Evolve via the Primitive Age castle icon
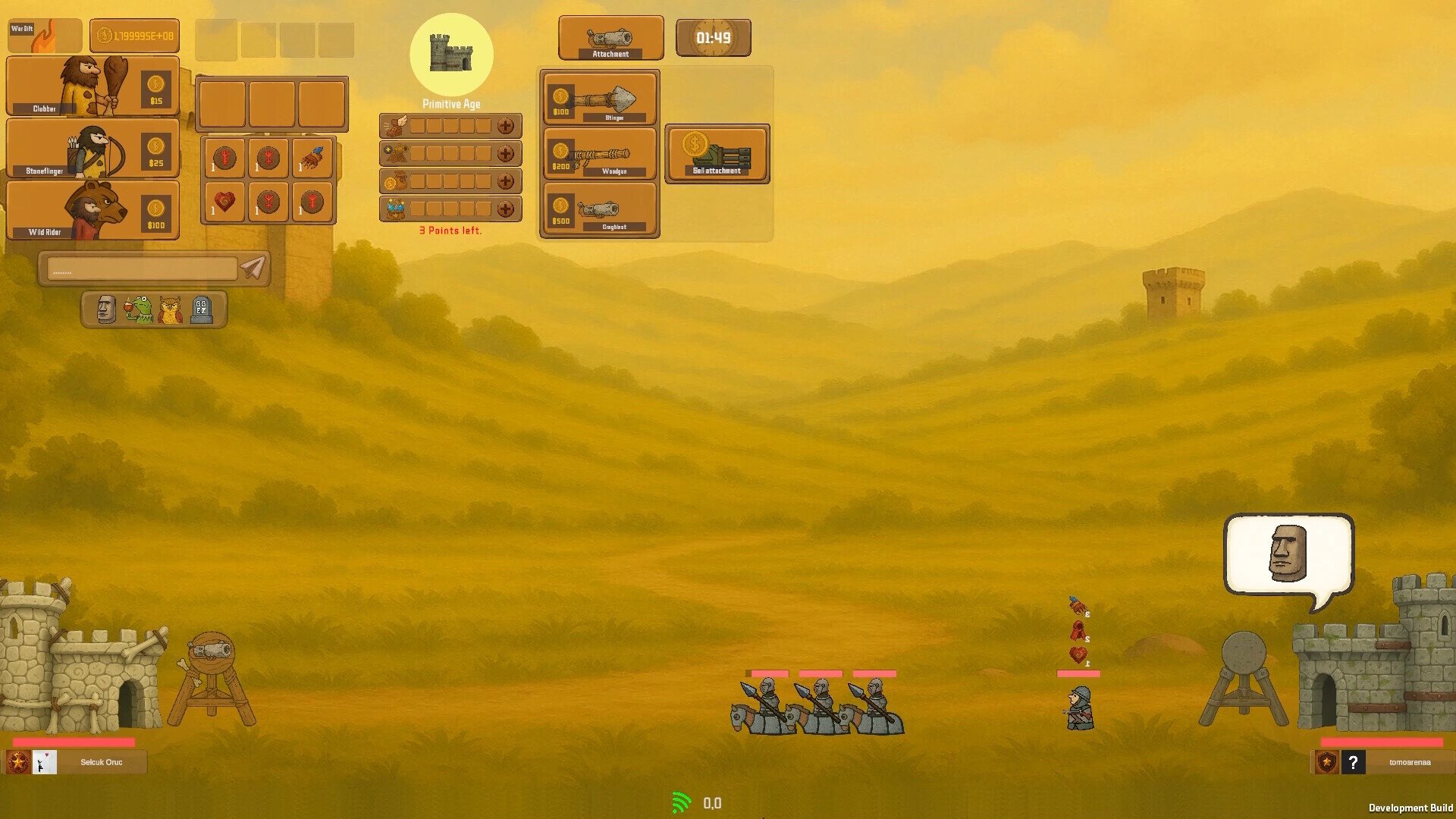The width and height of the screenshot is (1456, 819). pos(451,54)
